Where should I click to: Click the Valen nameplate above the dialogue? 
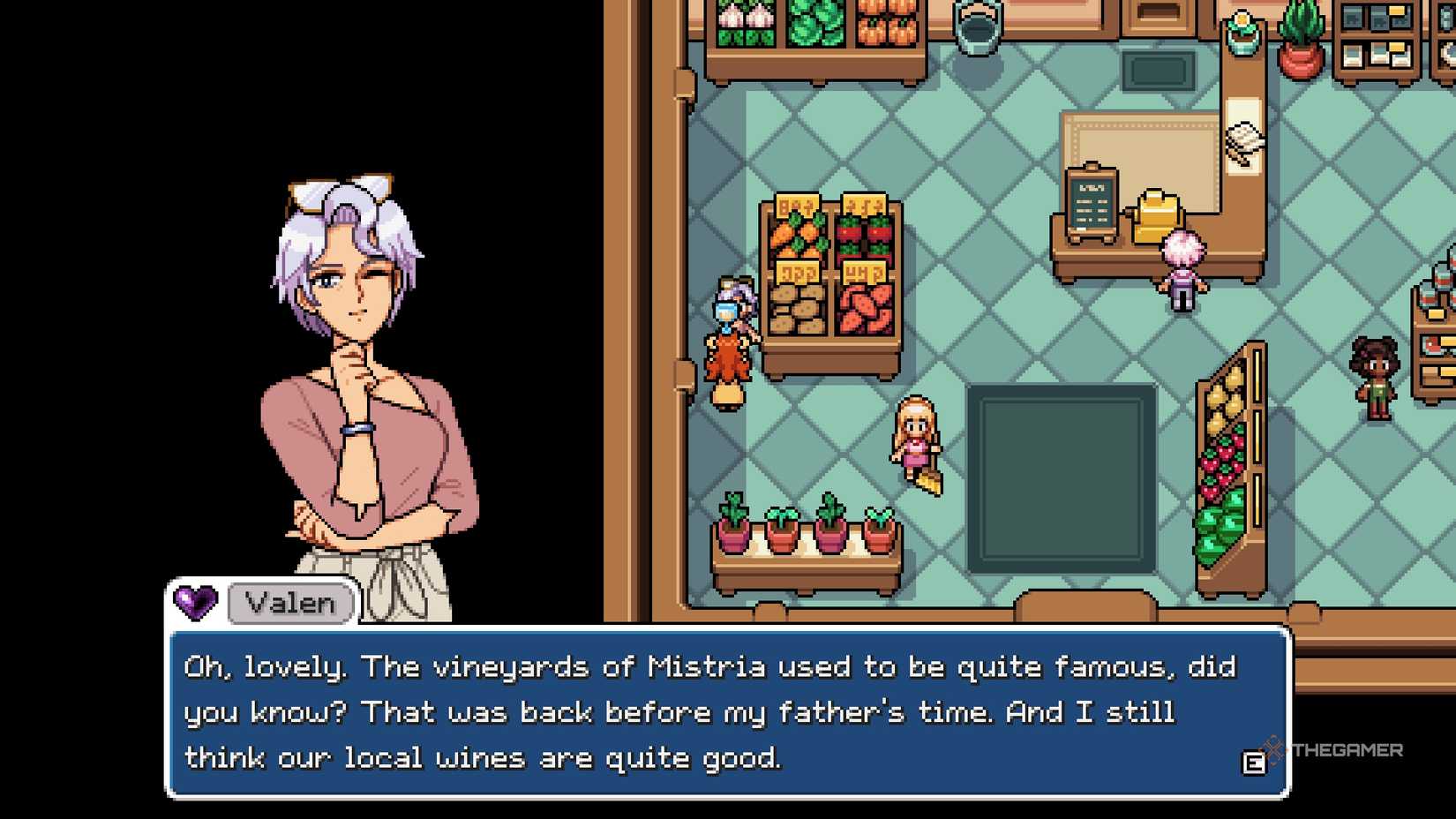pyautogui.click(x=289, y=602)
